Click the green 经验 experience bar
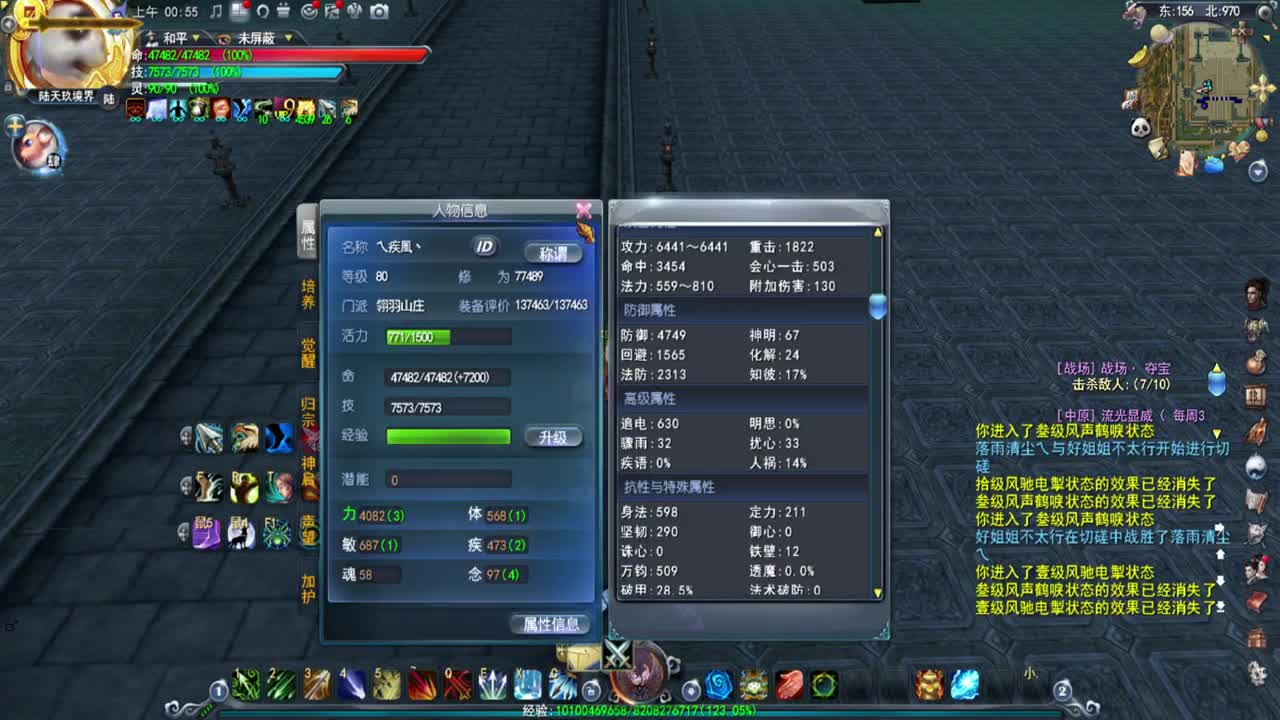The image size is (1280, 720). coord(448,437)
